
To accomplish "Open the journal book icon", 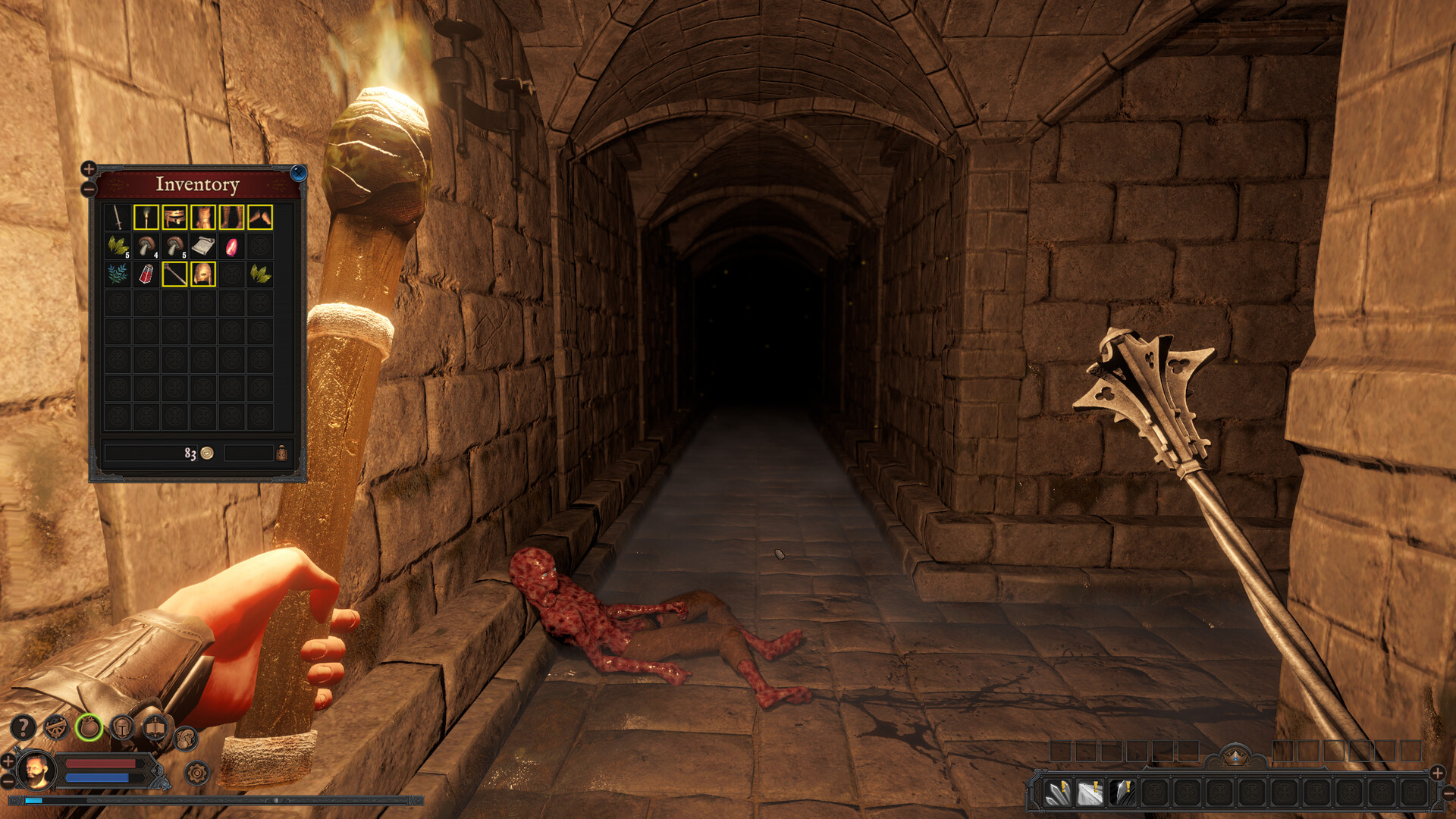I will pos(154,727).
